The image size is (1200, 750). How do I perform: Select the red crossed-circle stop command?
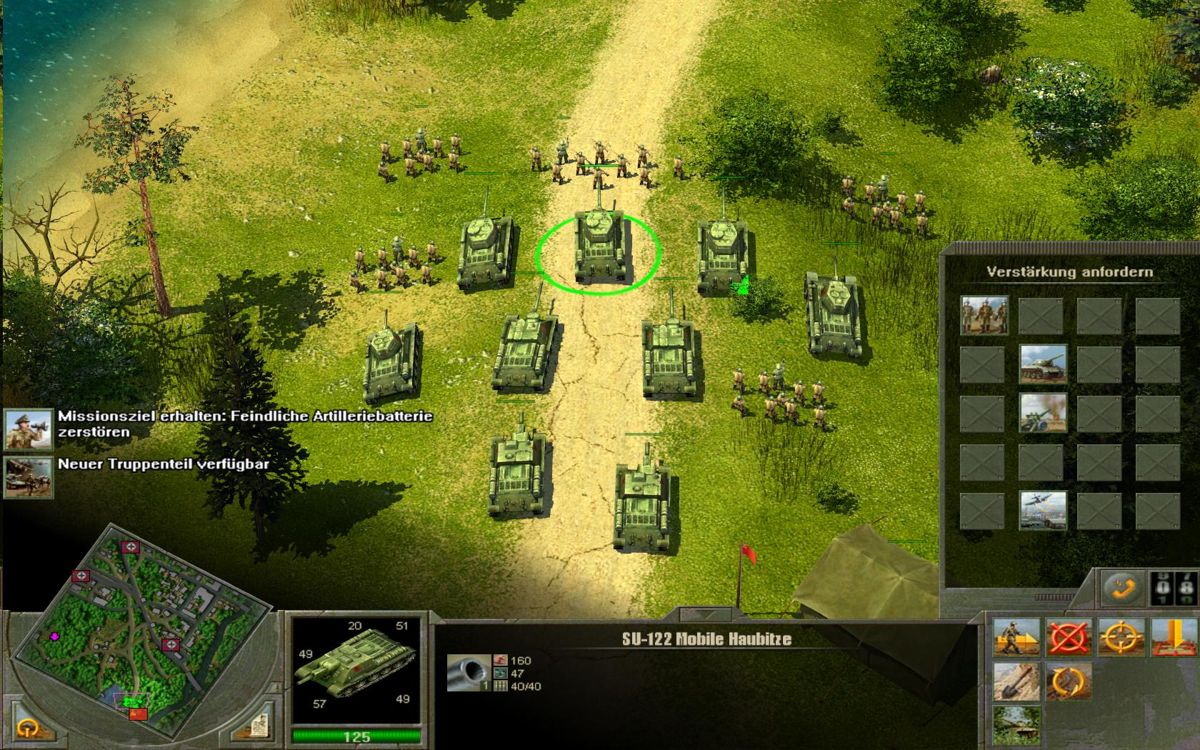point(1069,637)
